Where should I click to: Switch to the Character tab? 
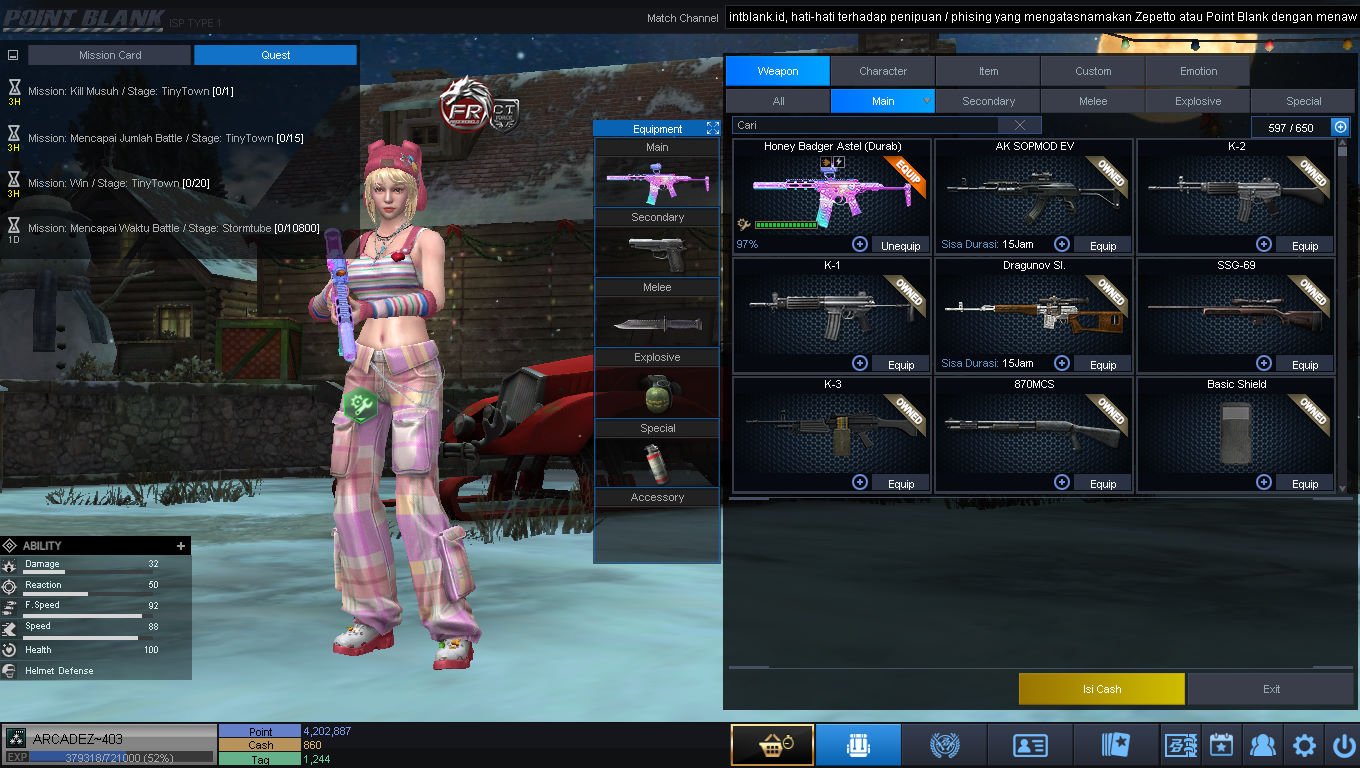pyautogui.click(x=882, y=71)
